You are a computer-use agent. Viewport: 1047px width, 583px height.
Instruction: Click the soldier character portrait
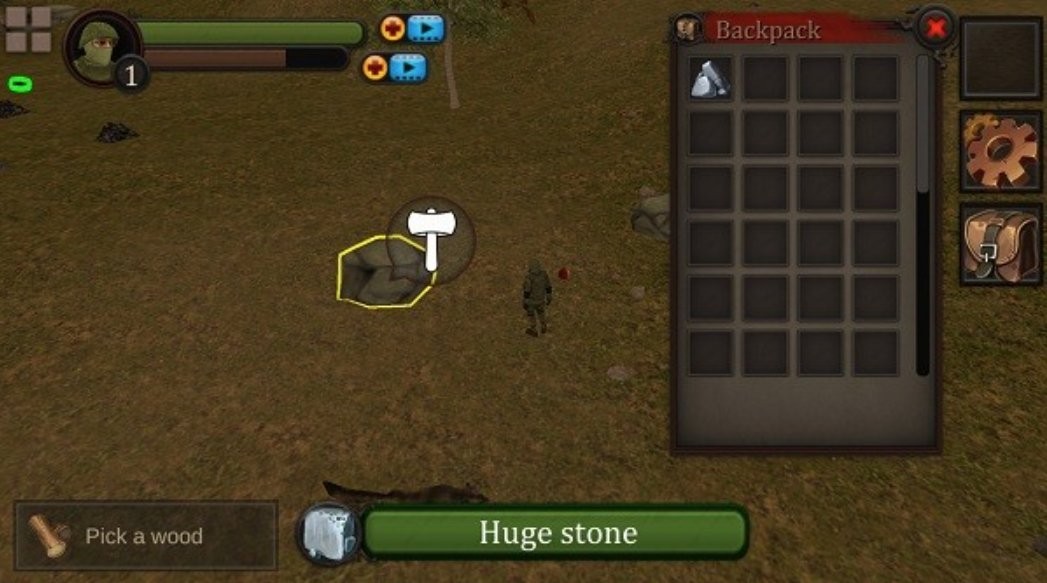tap(98, 45)
